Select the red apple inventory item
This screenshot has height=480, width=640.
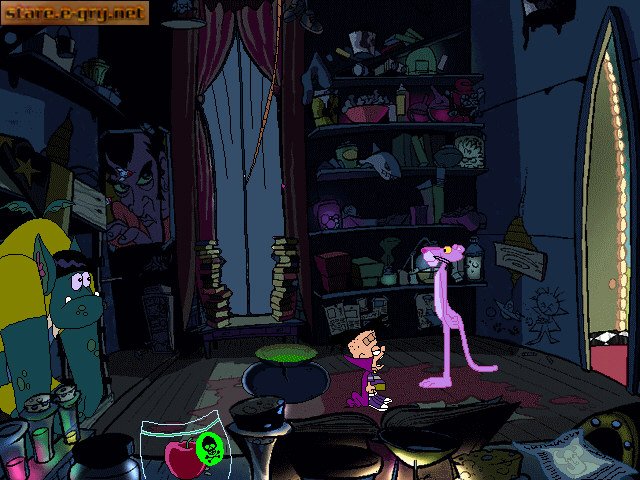(x=182, y=459)
